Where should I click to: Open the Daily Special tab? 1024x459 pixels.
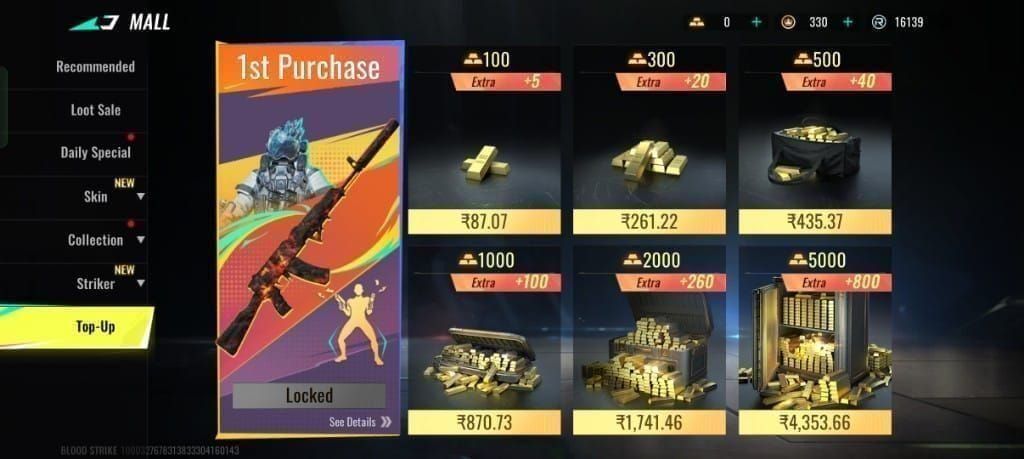tap(95, 153)
